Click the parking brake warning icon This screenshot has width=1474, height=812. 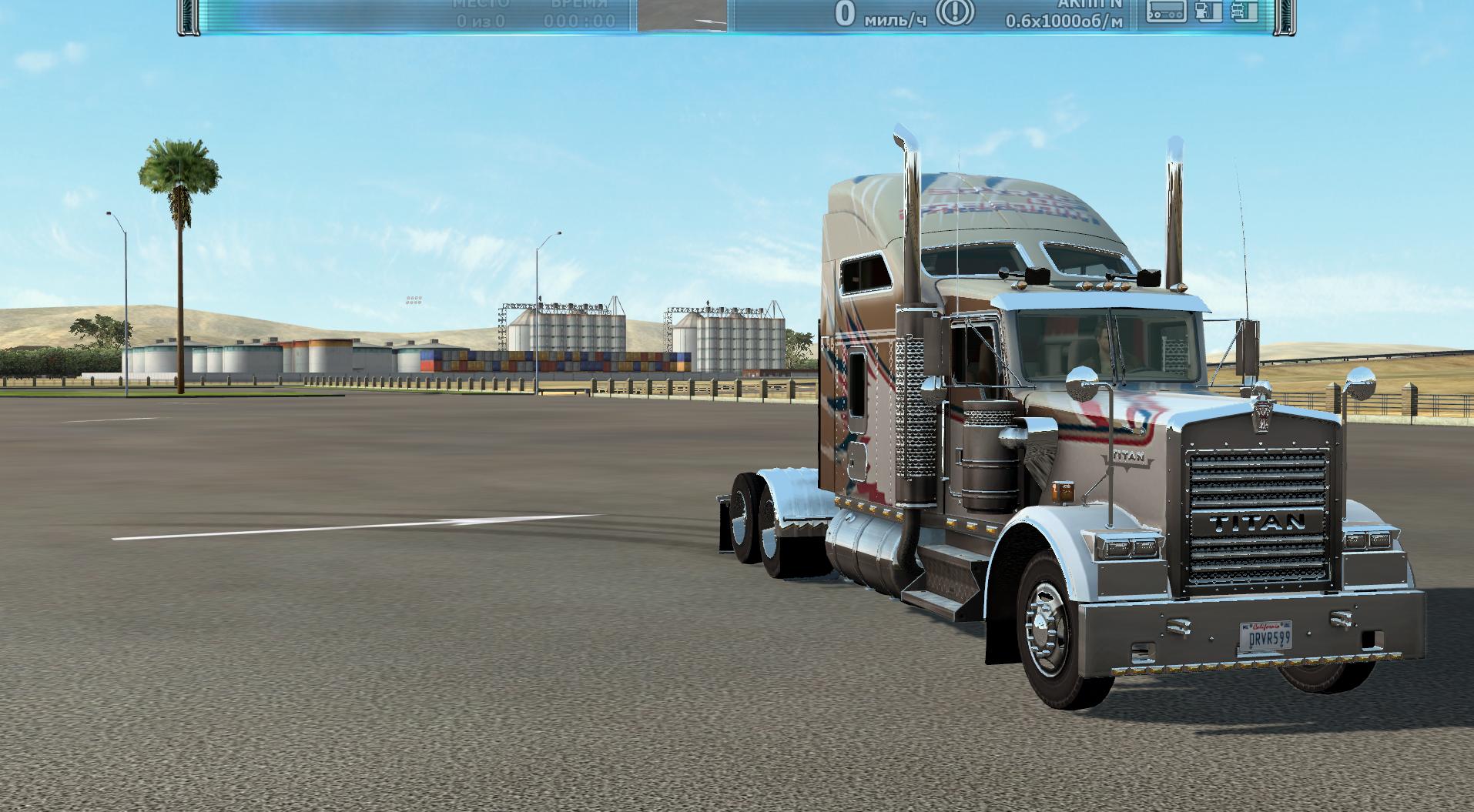(x=955, y=12)
